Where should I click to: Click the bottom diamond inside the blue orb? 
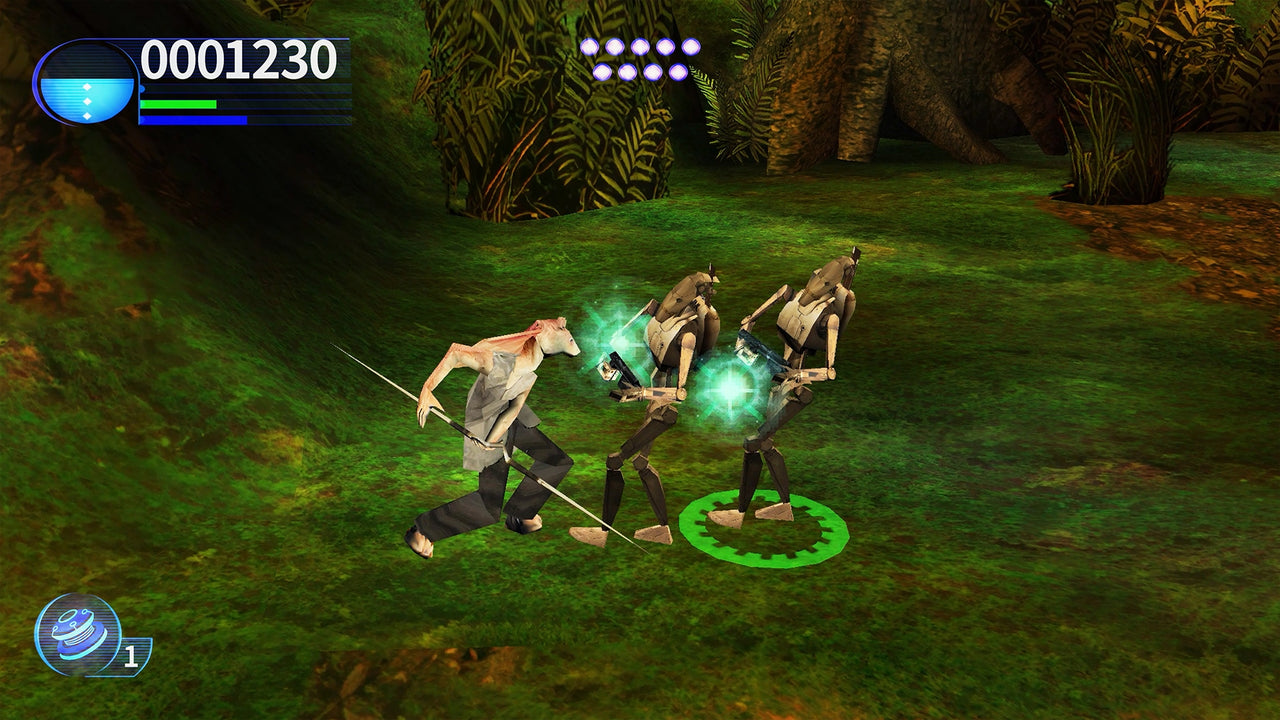pos(87,116)
